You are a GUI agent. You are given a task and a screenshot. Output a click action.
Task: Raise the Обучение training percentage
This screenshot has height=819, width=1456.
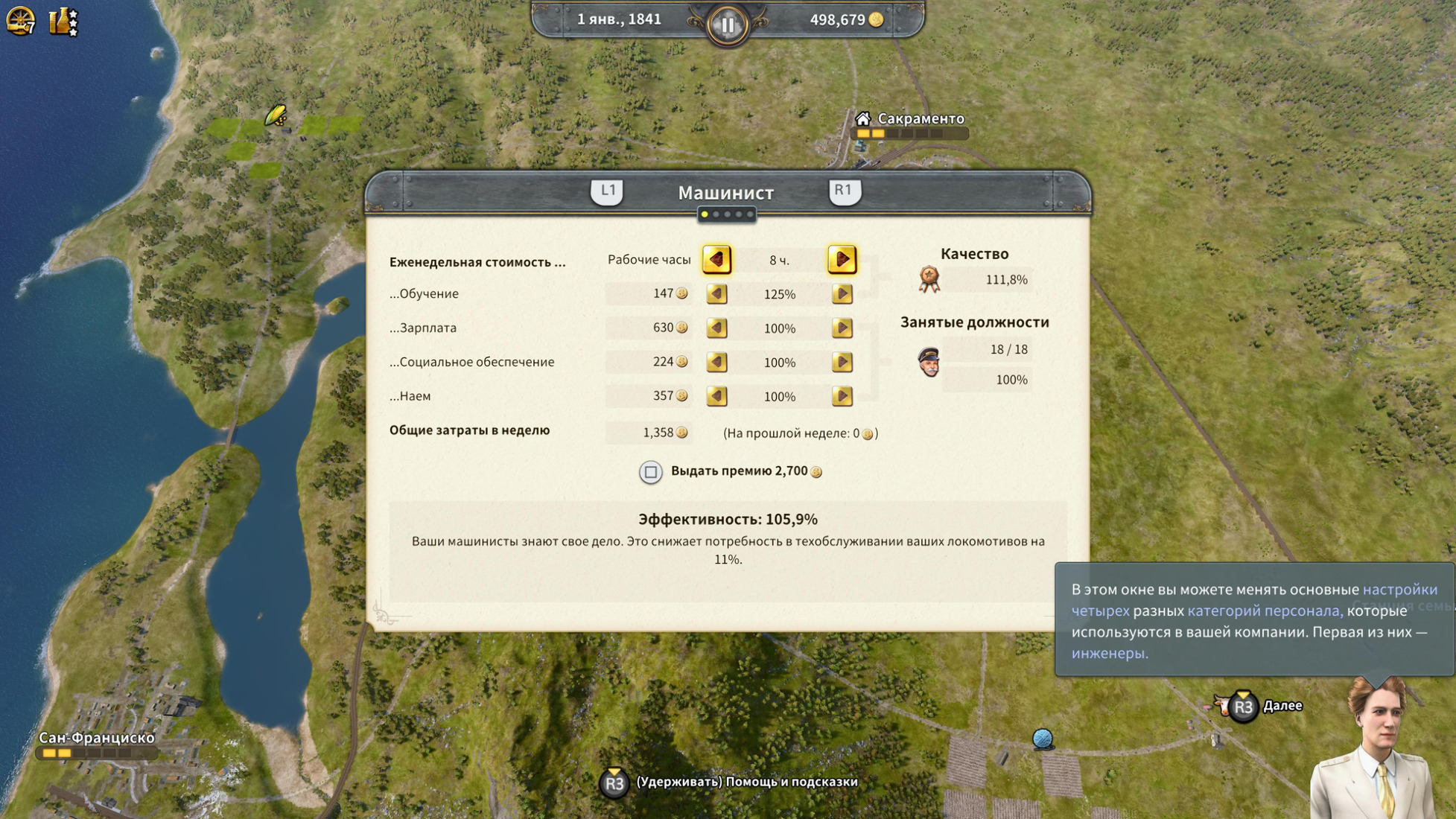coord(842,294)
